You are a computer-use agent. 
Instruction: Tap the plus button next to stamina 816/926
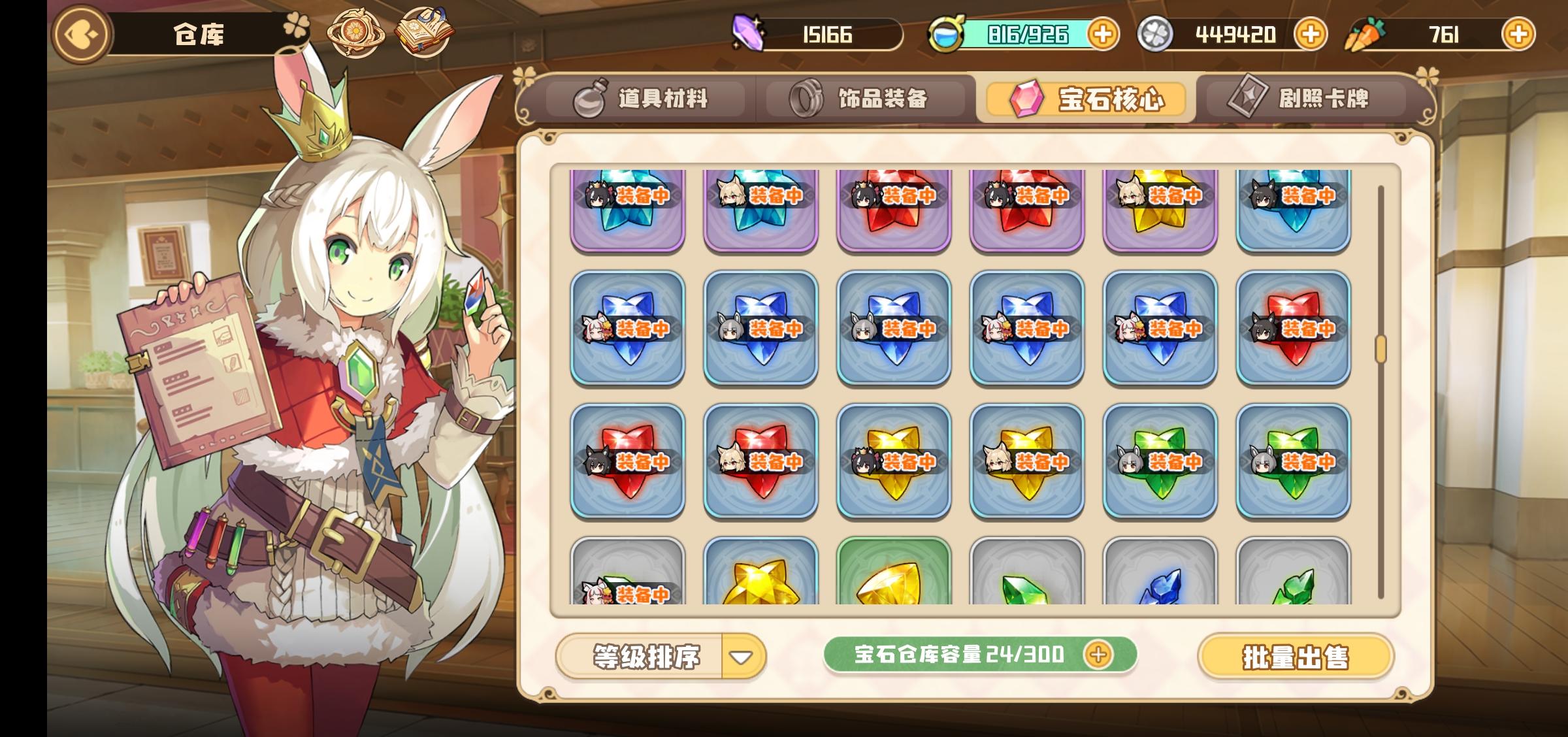(1103, 35)
